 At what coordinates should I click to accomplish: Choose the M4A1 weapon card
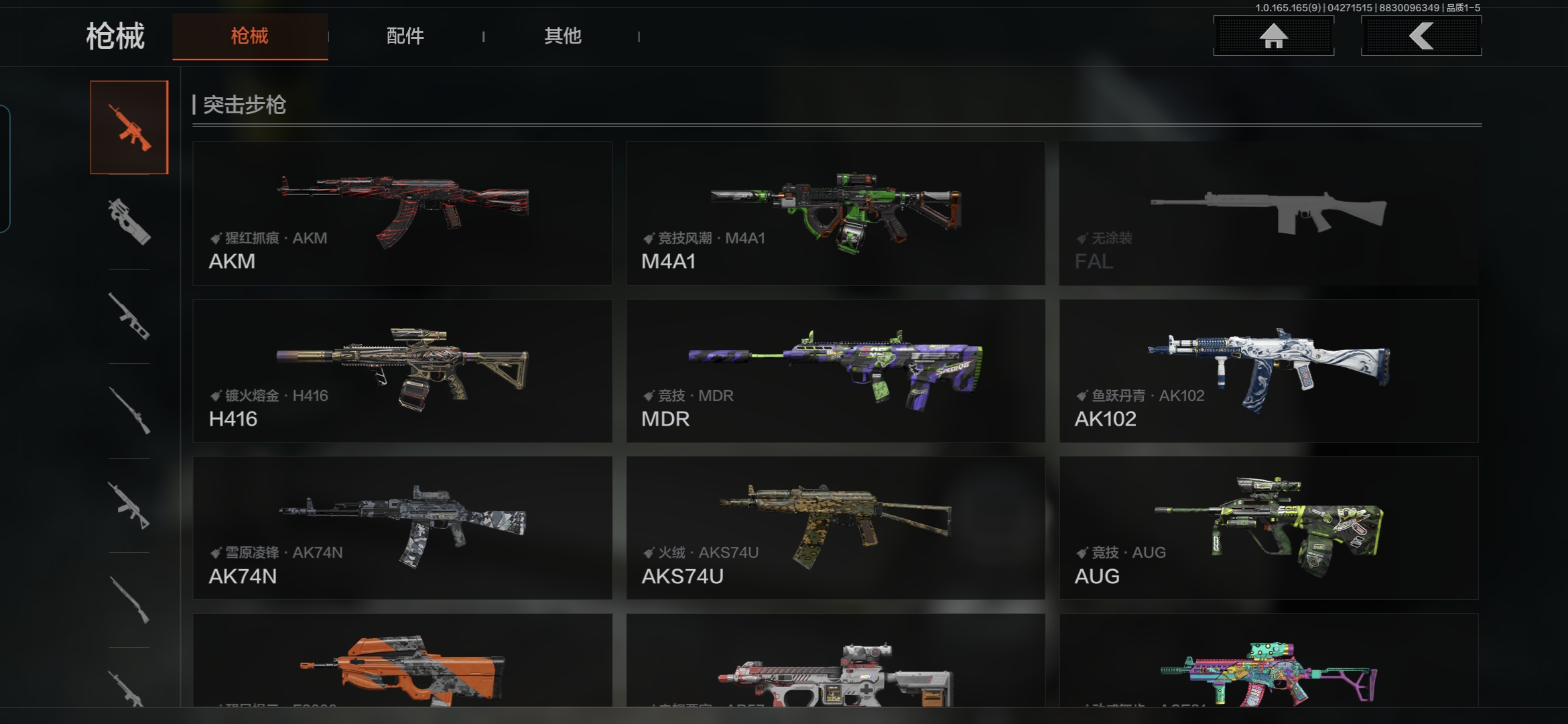pyautogui.click(x=836, y=213)
